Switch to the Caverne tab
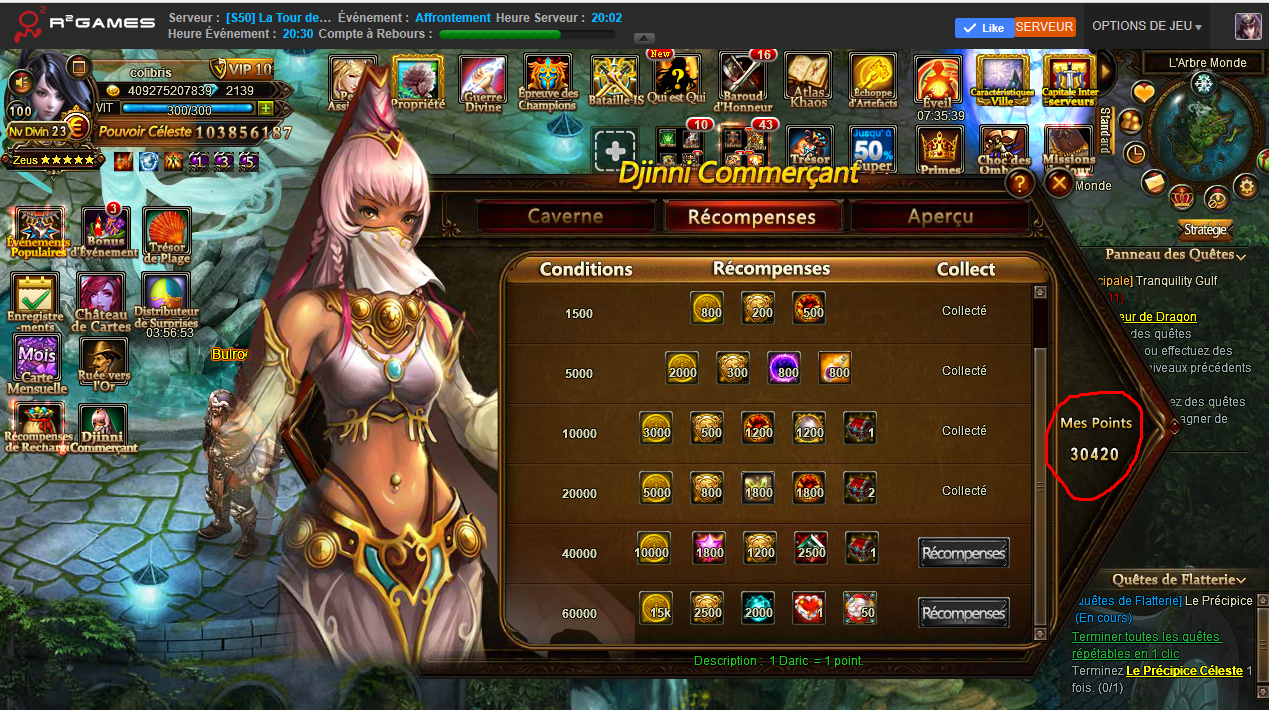The height and width of the screenshot is (710, 1269). pos(565,216)
